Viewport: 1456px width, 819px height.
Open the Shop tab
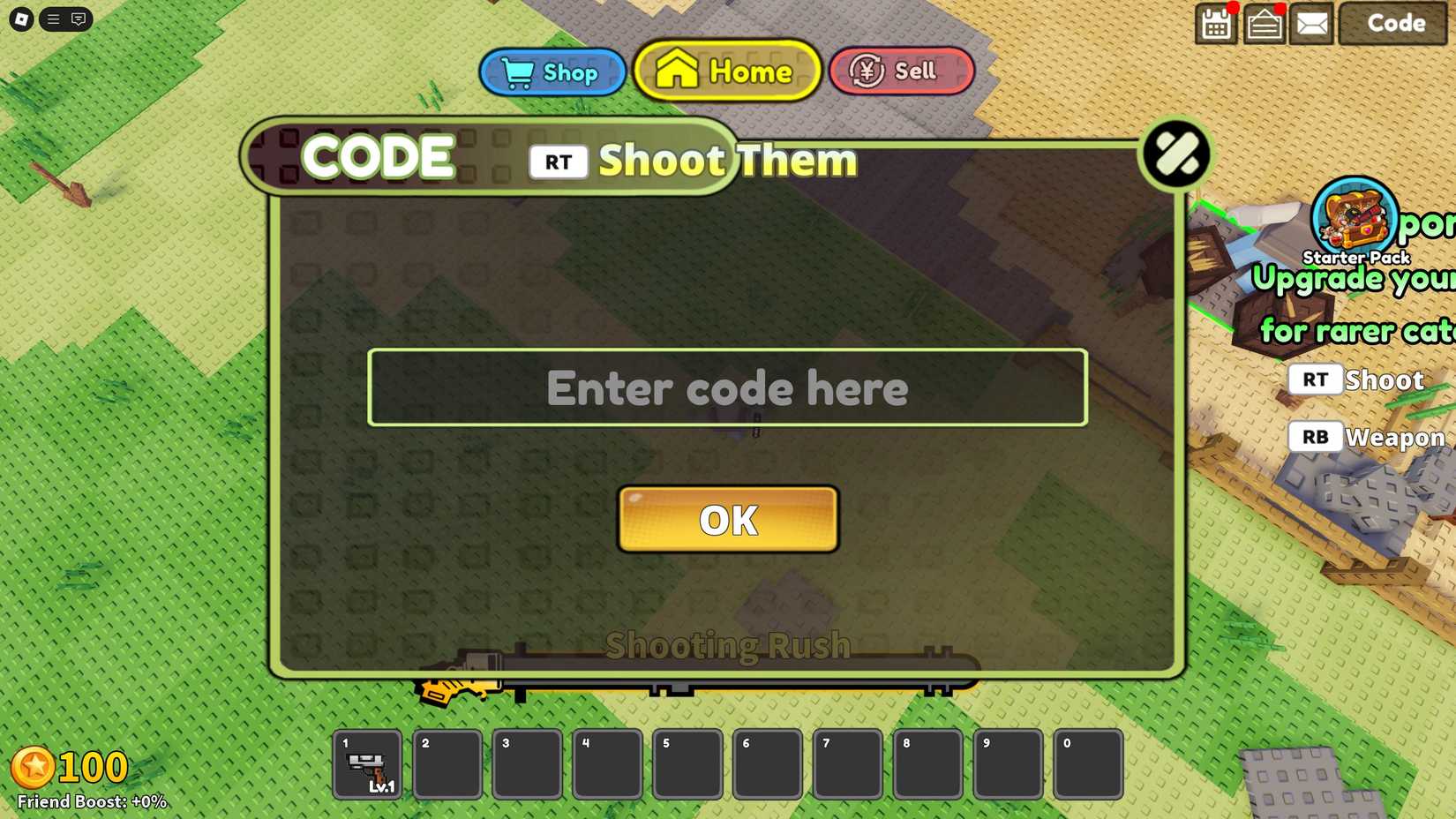coord(552,71)
